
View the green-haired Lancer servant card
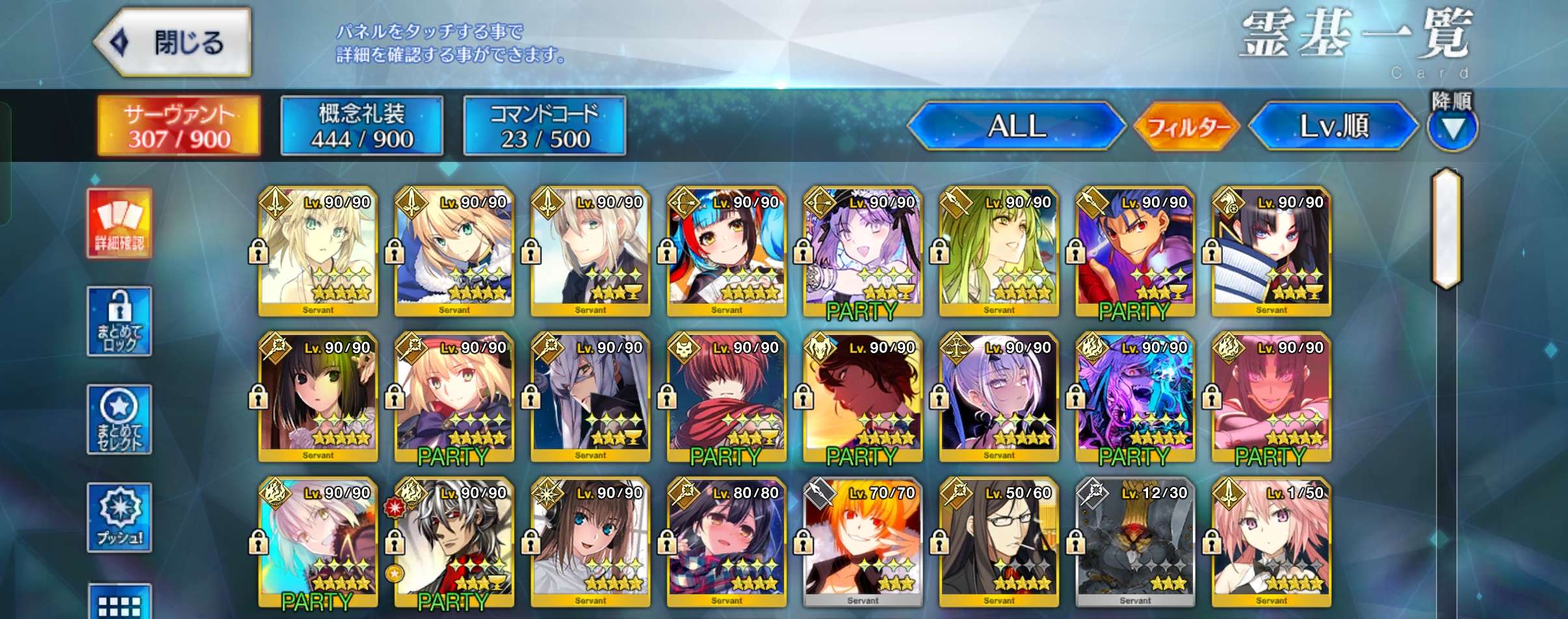pyautogui.click(x=999, y=252)
